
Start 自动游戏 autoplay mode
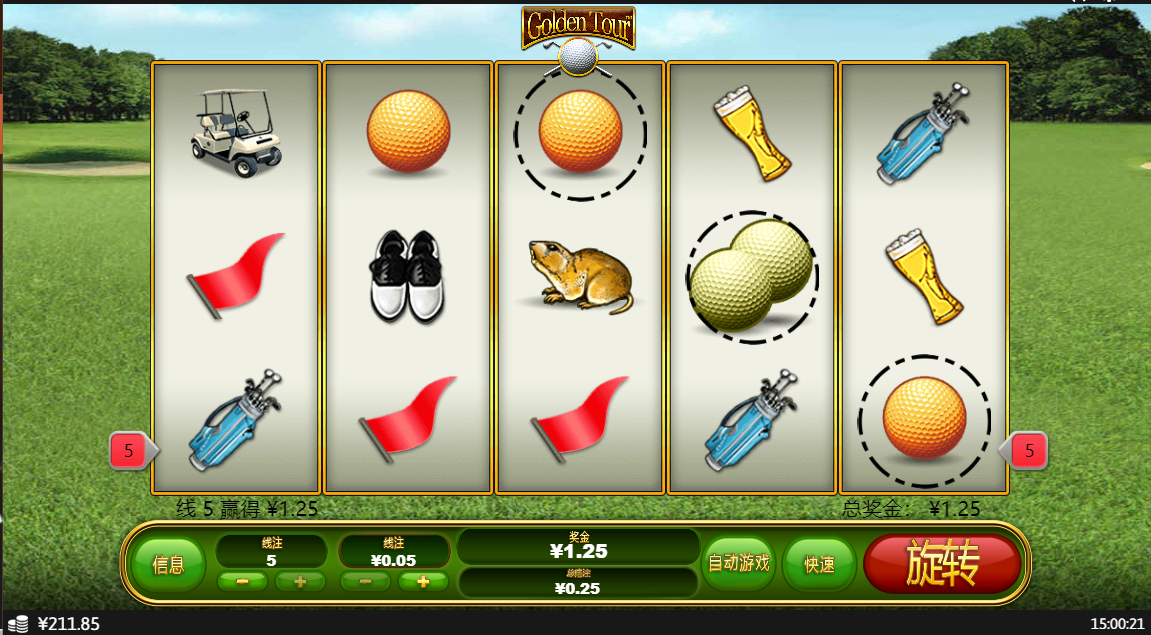click(x=739, y=563)
